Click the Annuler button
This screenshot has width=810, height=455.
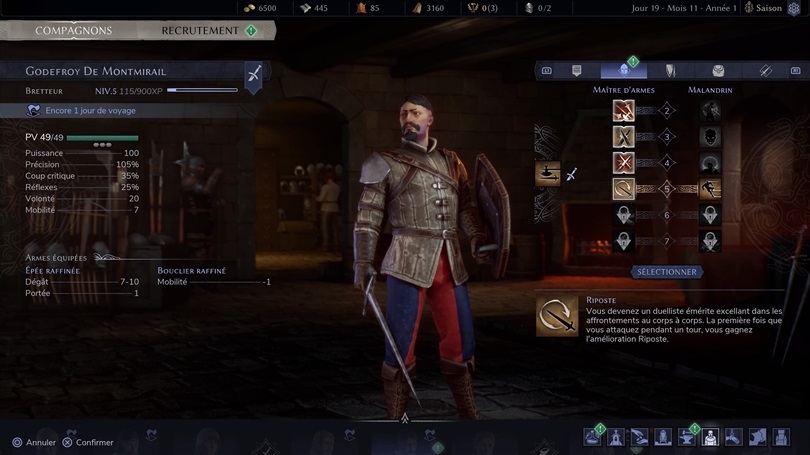(34, 442)
